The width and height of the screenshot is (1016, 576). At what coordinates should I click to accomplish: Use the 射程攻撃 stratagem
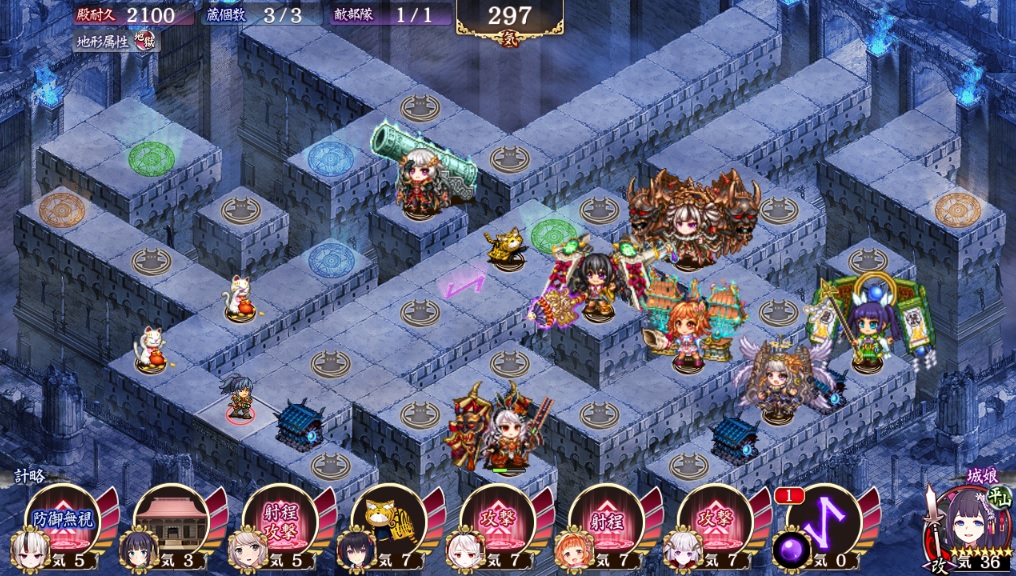coord(280,521)
